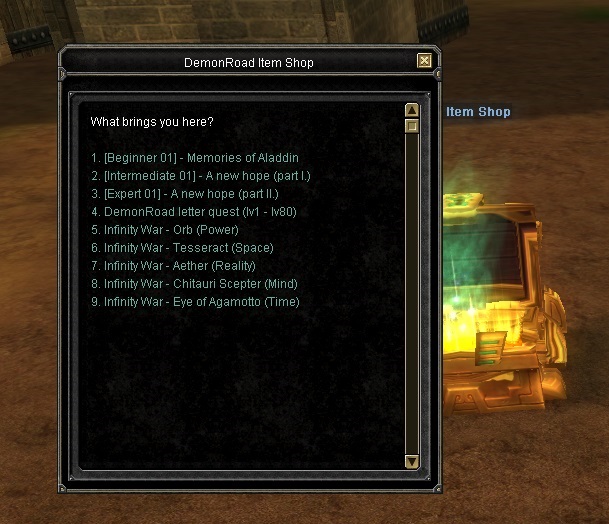Select Intermediate 01 A new hope part I

click(201, 176)
